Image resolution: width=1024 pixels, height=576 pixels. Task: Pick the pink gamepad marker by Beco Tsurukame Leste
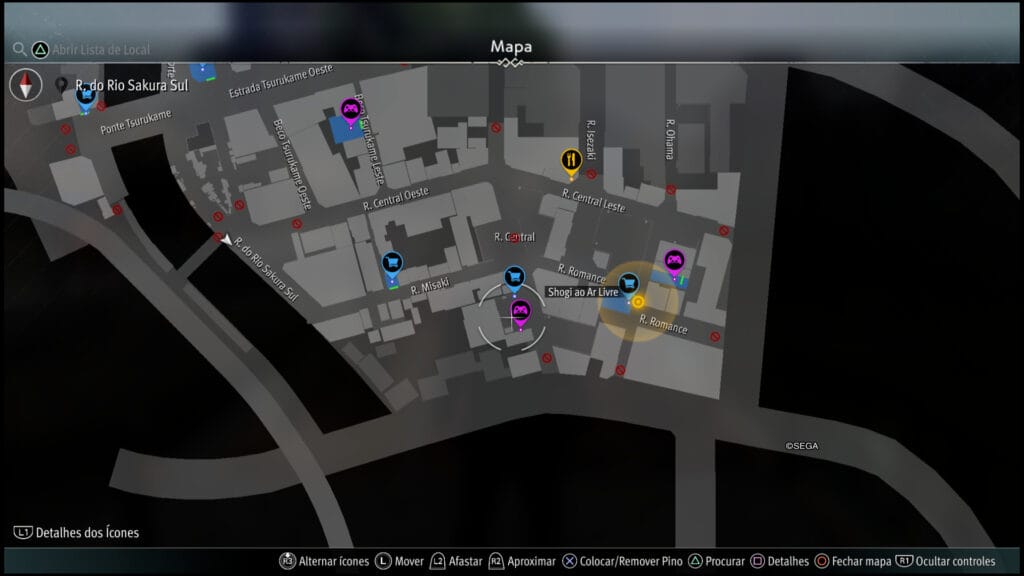(350, 109)
